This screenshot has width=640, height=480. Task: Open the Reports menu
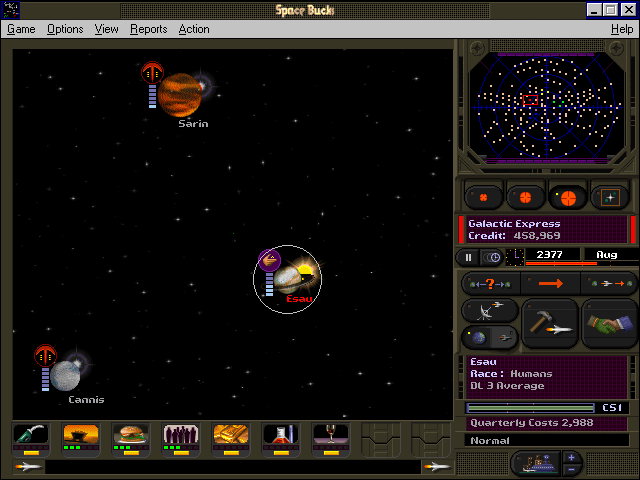(x=148, y=29)
